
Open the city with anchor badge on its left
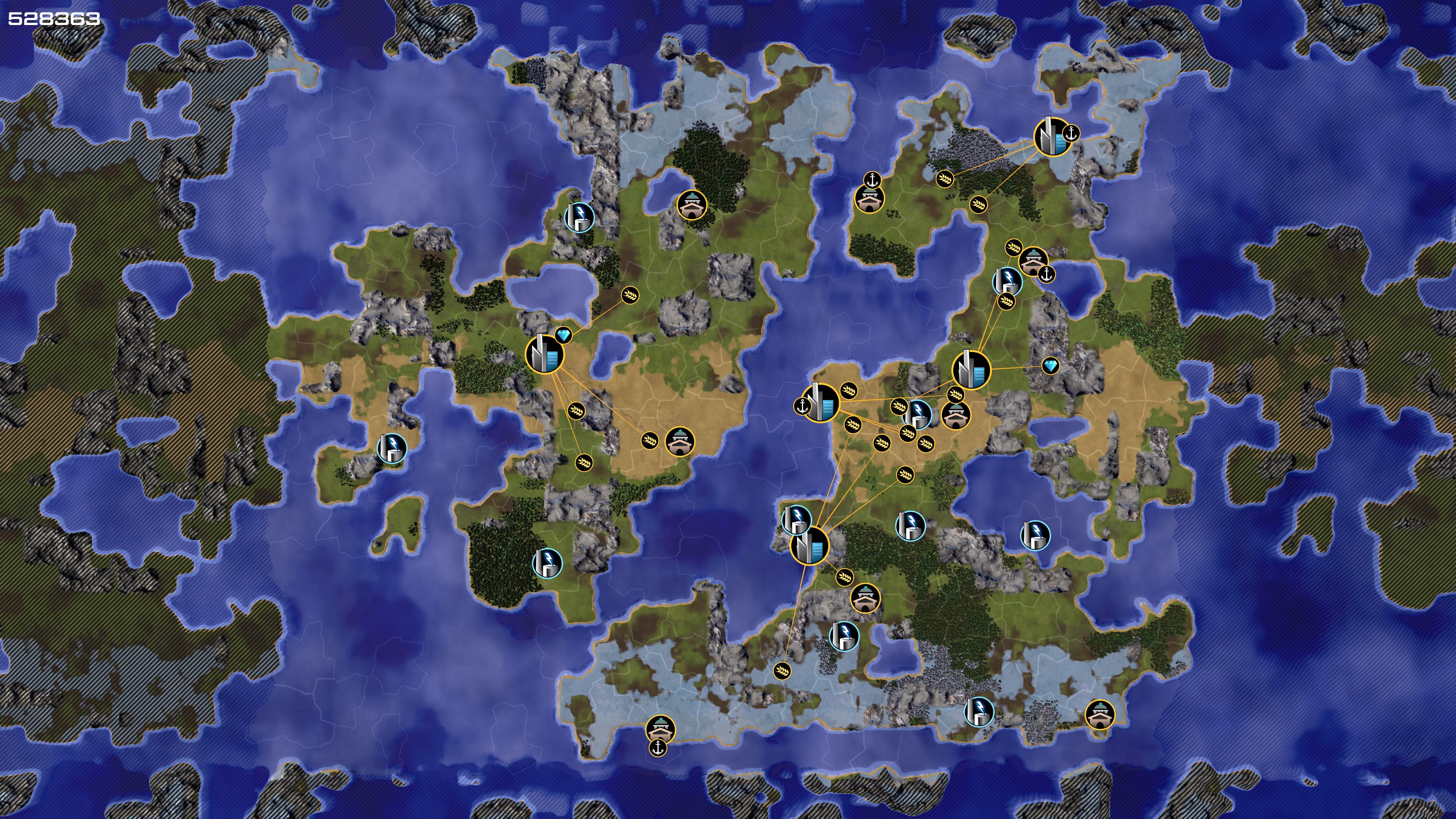pos(821,403)
